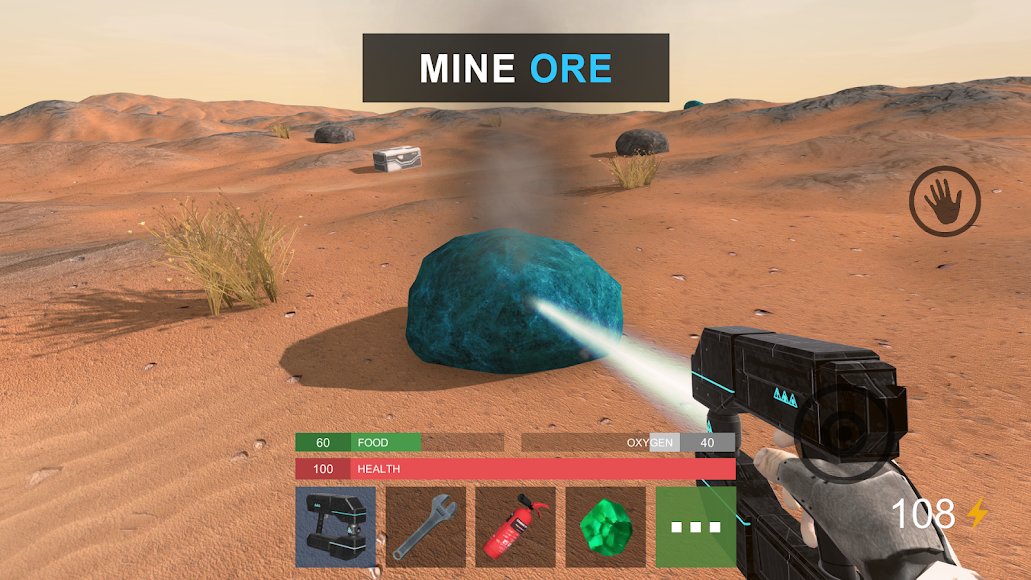Tap the hand interact button
Image resolution: width=1031 pixels, height=580 pixels.
tap(944, 202)
